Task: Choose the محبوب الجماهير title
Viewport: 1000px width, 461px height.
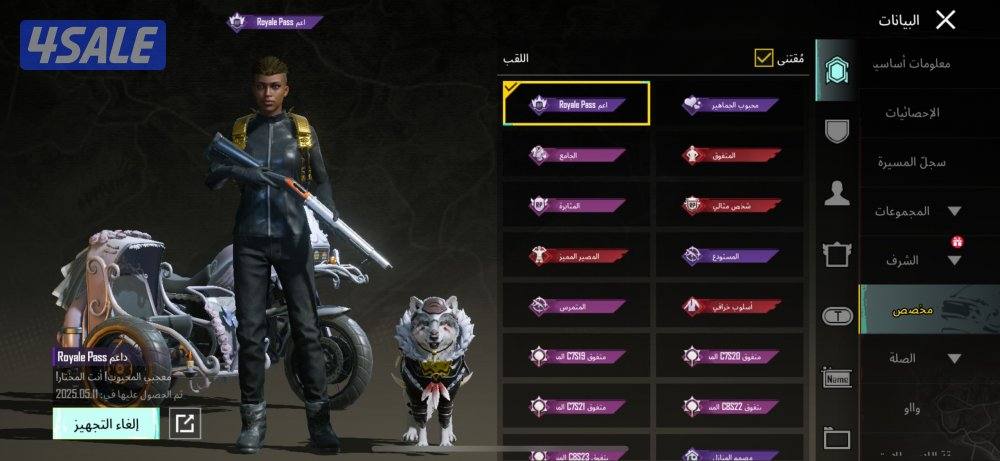Action: click(730, 104)
